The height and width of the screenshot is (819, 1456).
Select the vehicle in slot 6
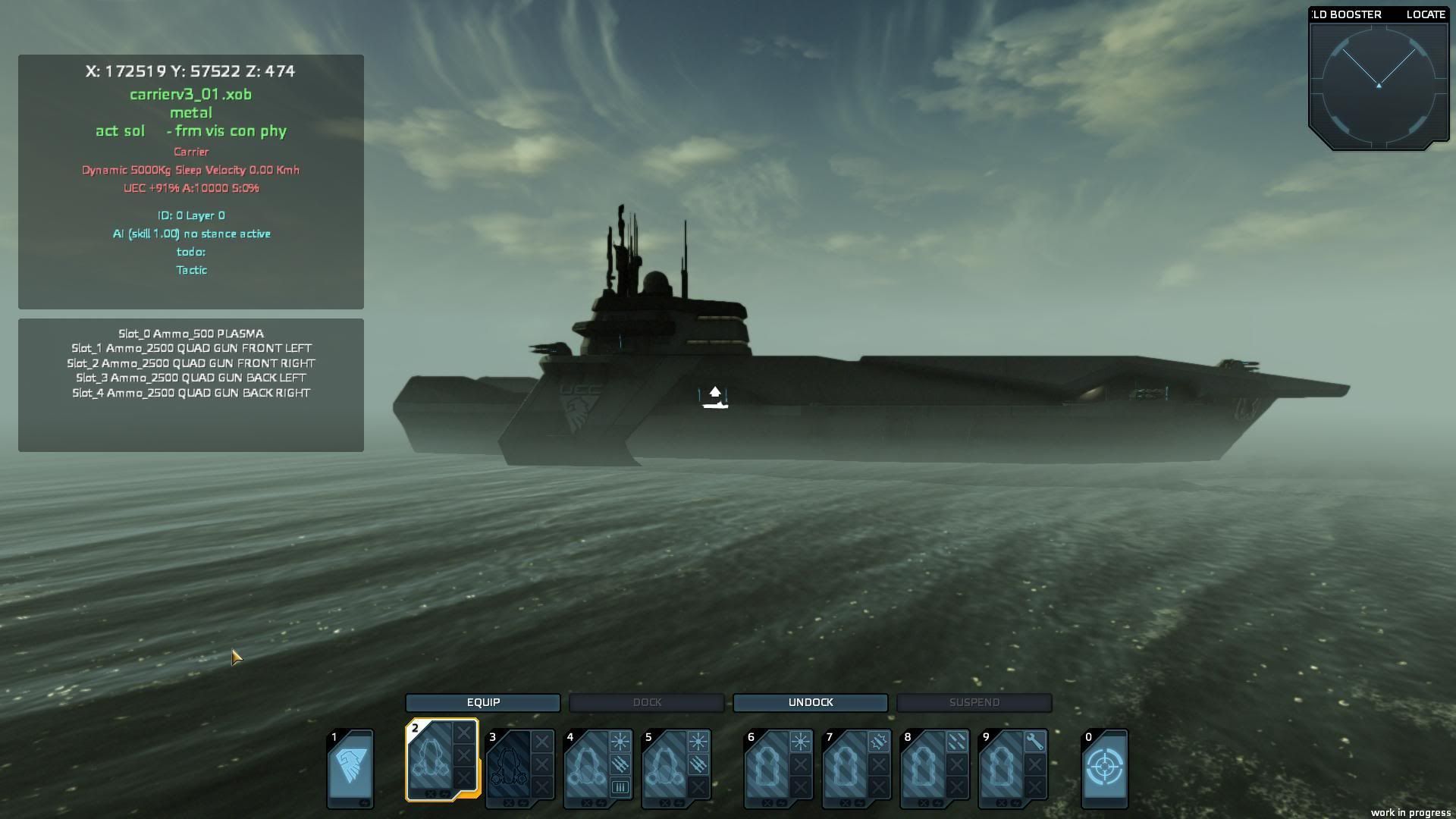click(x=767, y=766)
